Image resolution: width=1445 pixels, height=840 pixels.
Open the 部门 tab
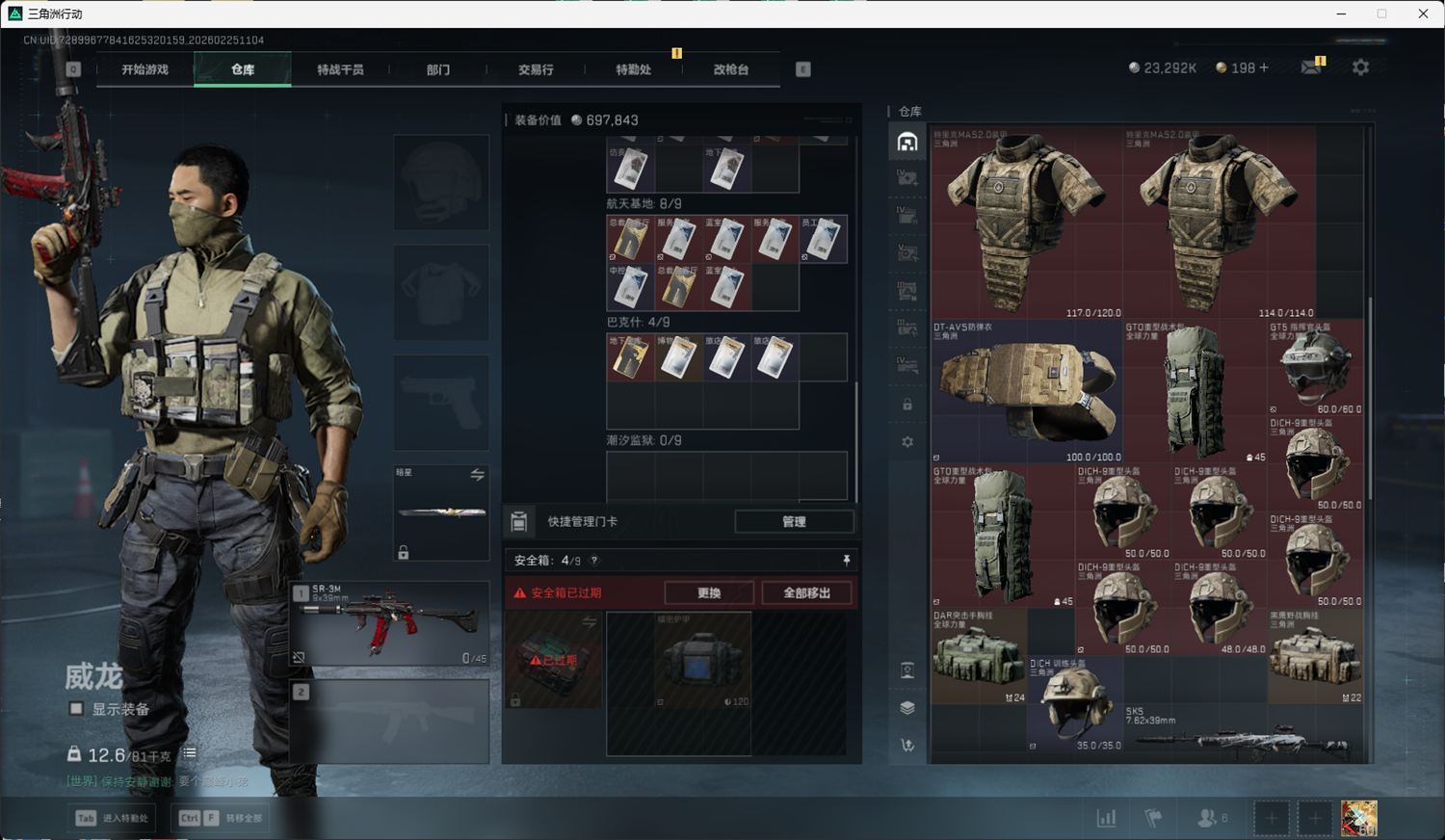tap(438, 69)
